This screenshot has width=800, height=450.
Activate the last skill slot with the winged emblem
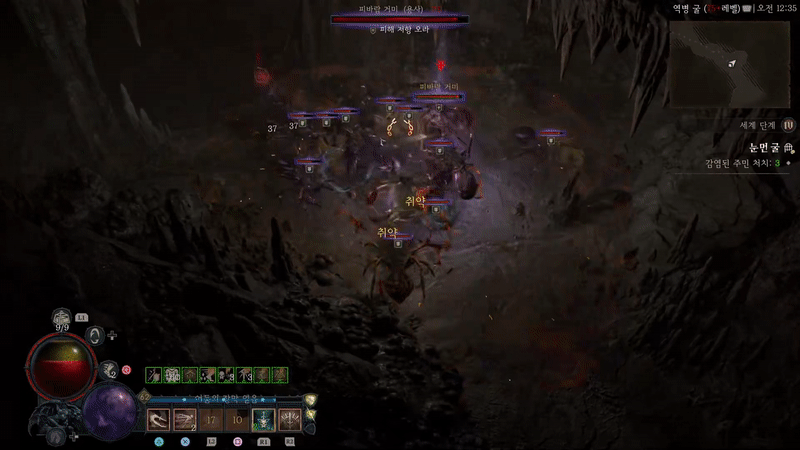click(x=290, y=420)
